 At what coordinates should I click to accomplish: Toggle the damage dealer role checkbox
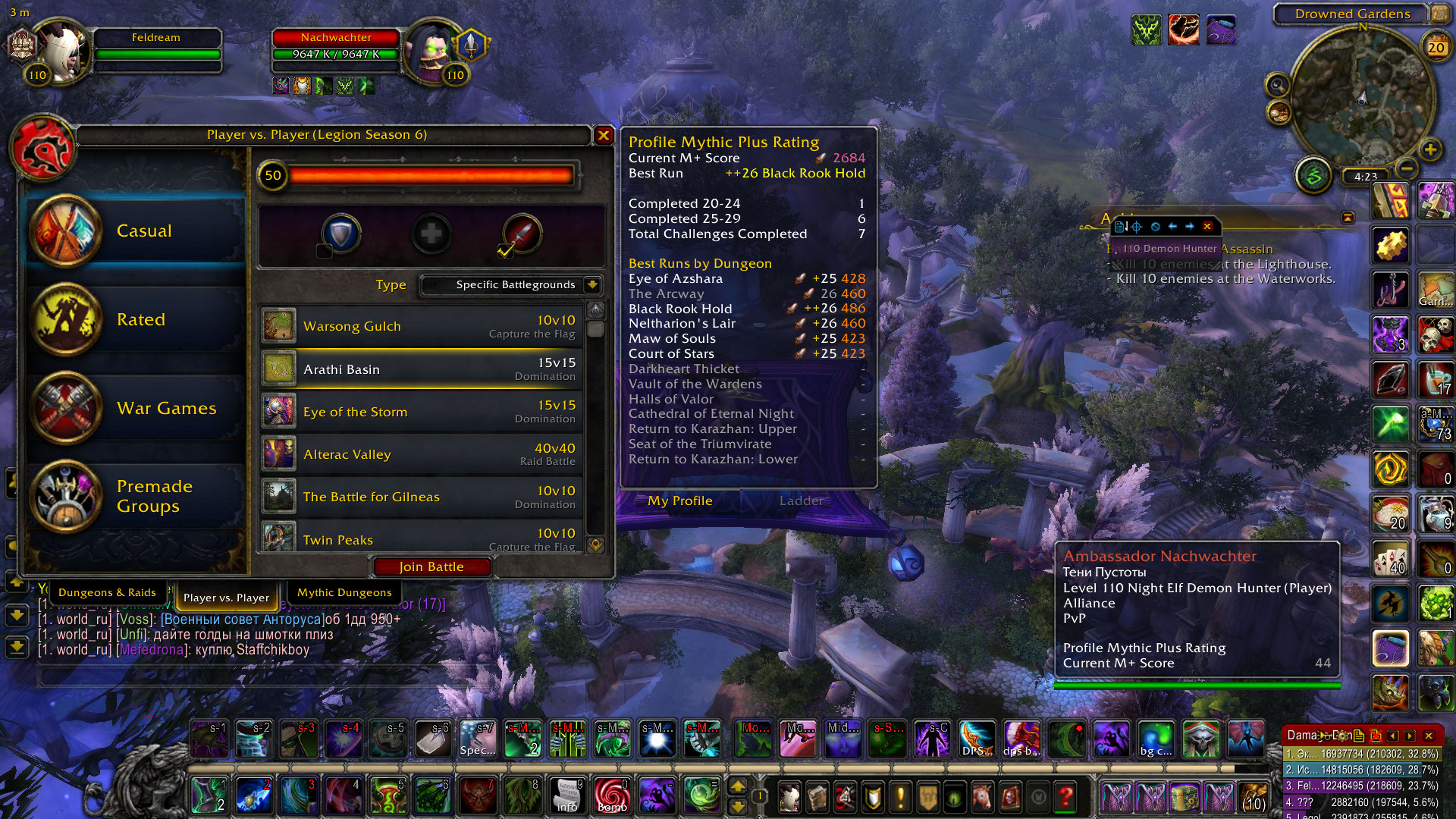tap(505, 251)
